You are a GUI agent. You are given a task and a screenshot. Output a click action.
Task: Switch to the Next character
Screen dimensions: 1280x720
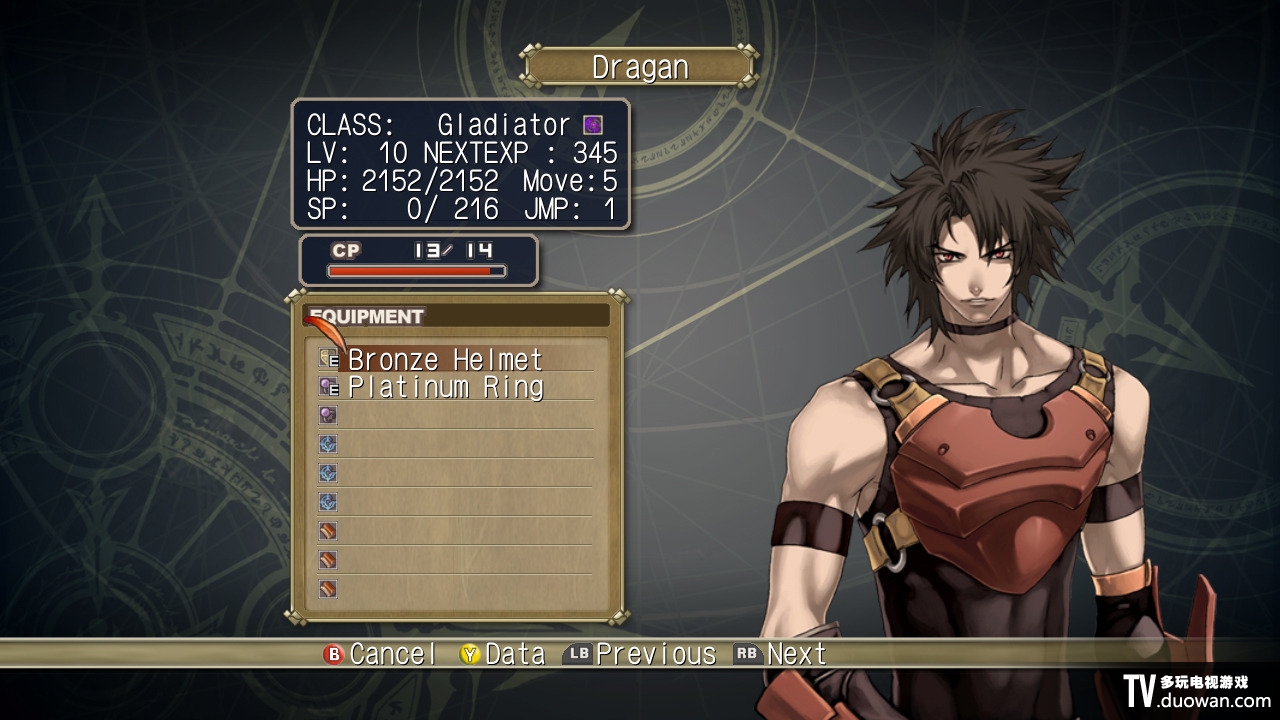[781, 654]
